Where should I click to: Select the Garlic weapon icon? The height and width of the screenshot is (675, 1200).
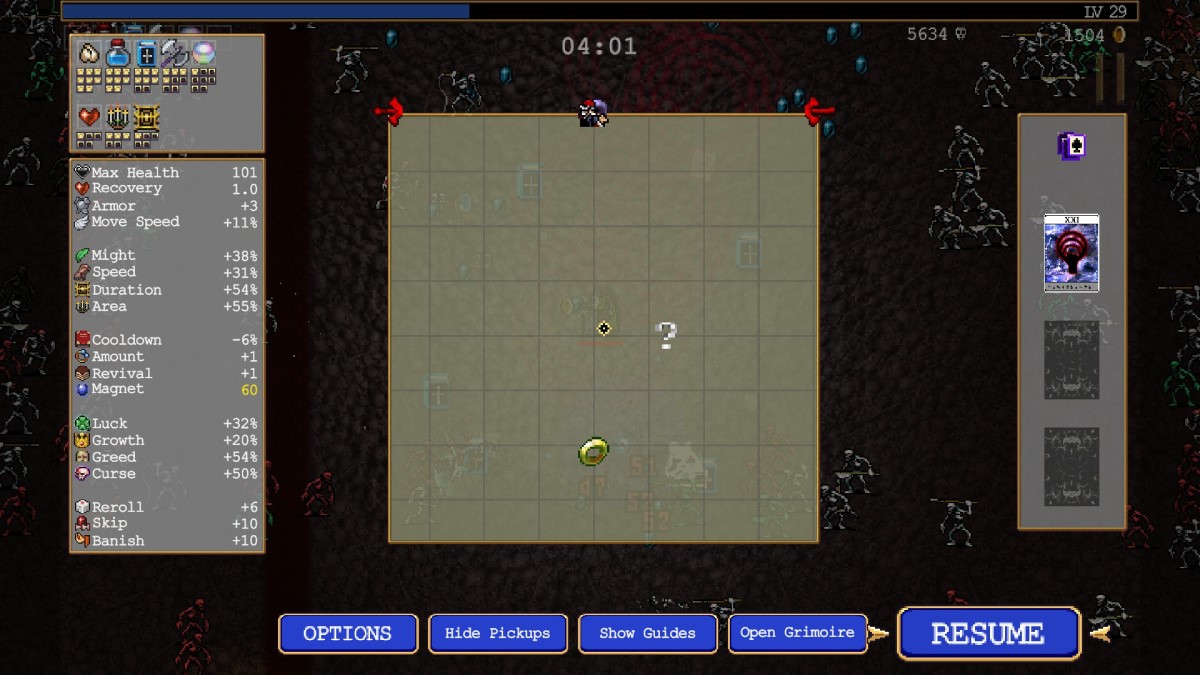(x=90, y=54)
